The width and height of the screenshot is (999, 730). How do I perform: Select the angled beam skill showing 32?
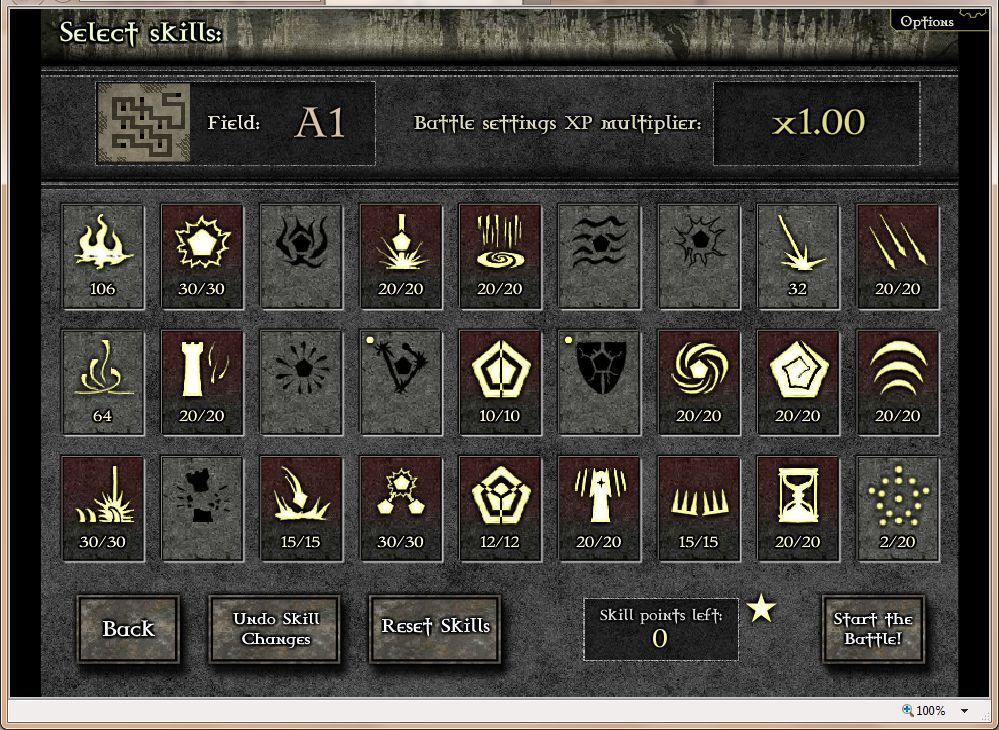798,256
